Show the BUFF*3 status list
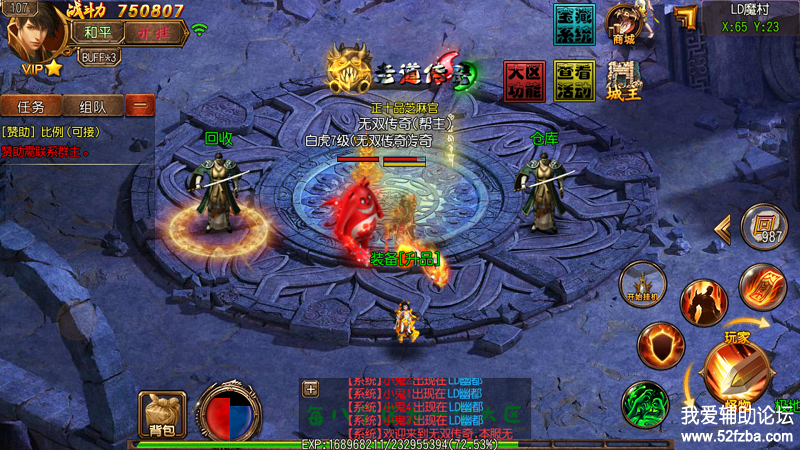This screenshot has width=800, height=450. pos(100,57)
